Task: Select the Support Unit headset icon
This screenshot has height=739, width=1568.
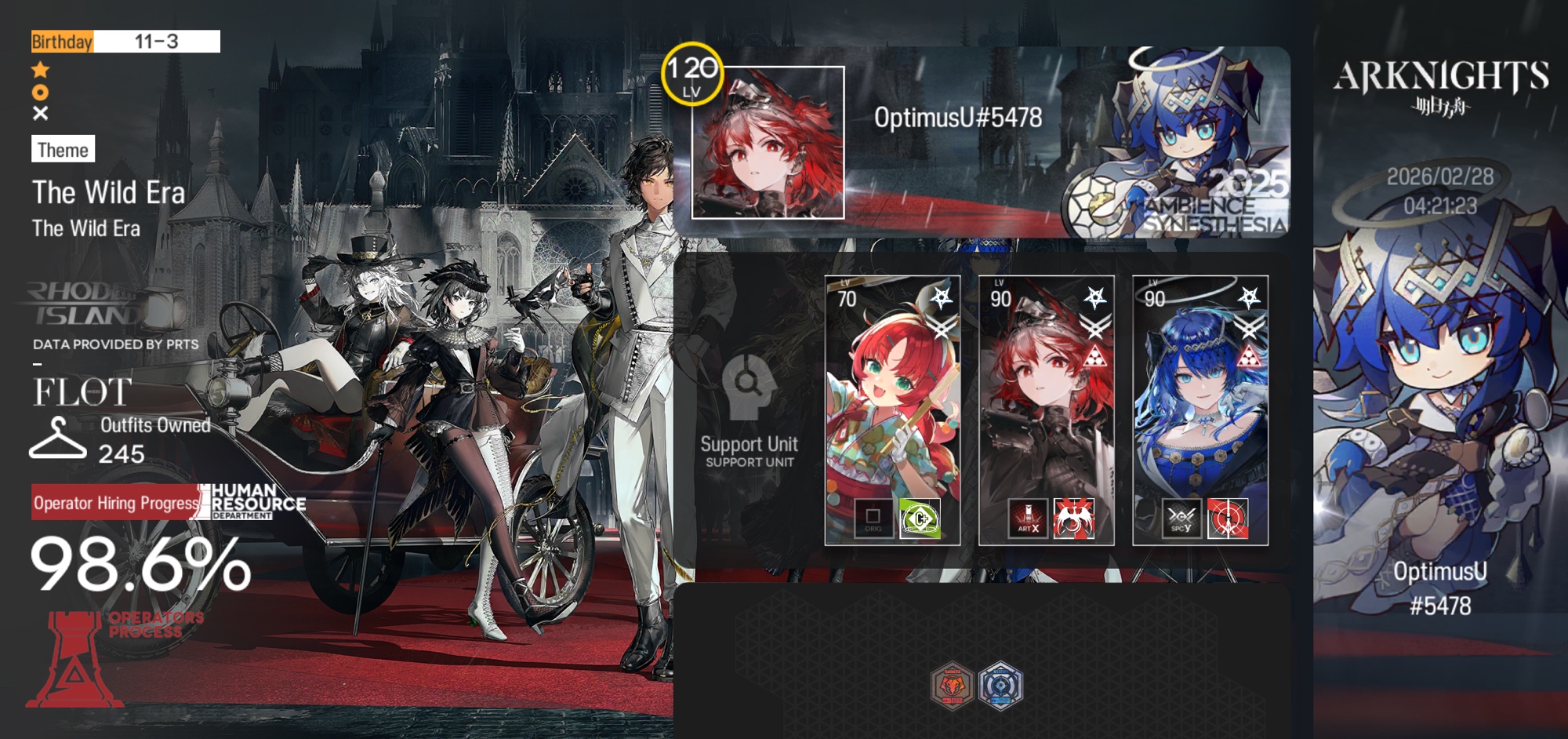Action: click(x=749, y=386)
